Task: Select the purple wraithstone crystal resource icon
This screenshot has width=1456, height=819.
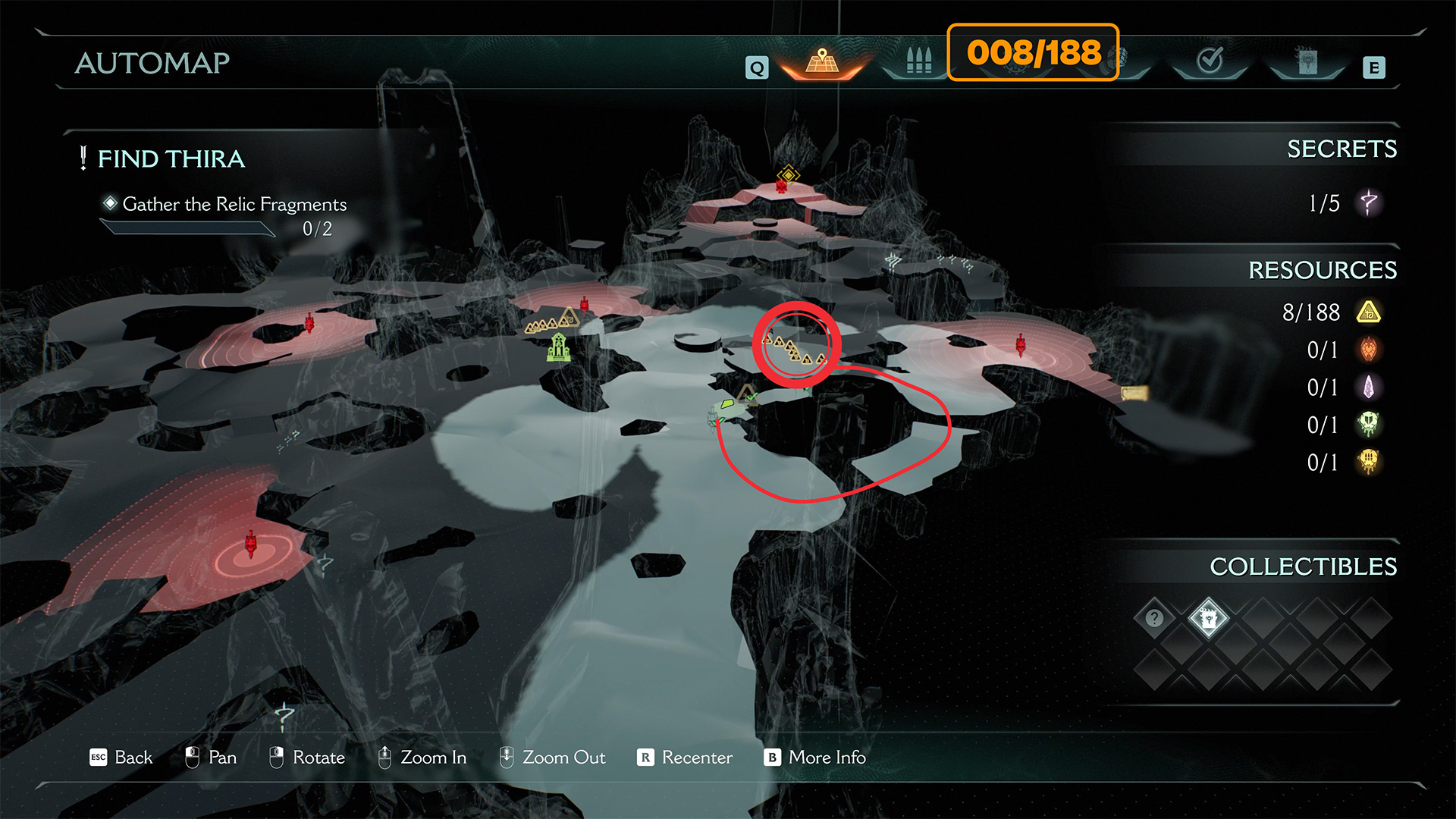Action: coord(1369,388)
